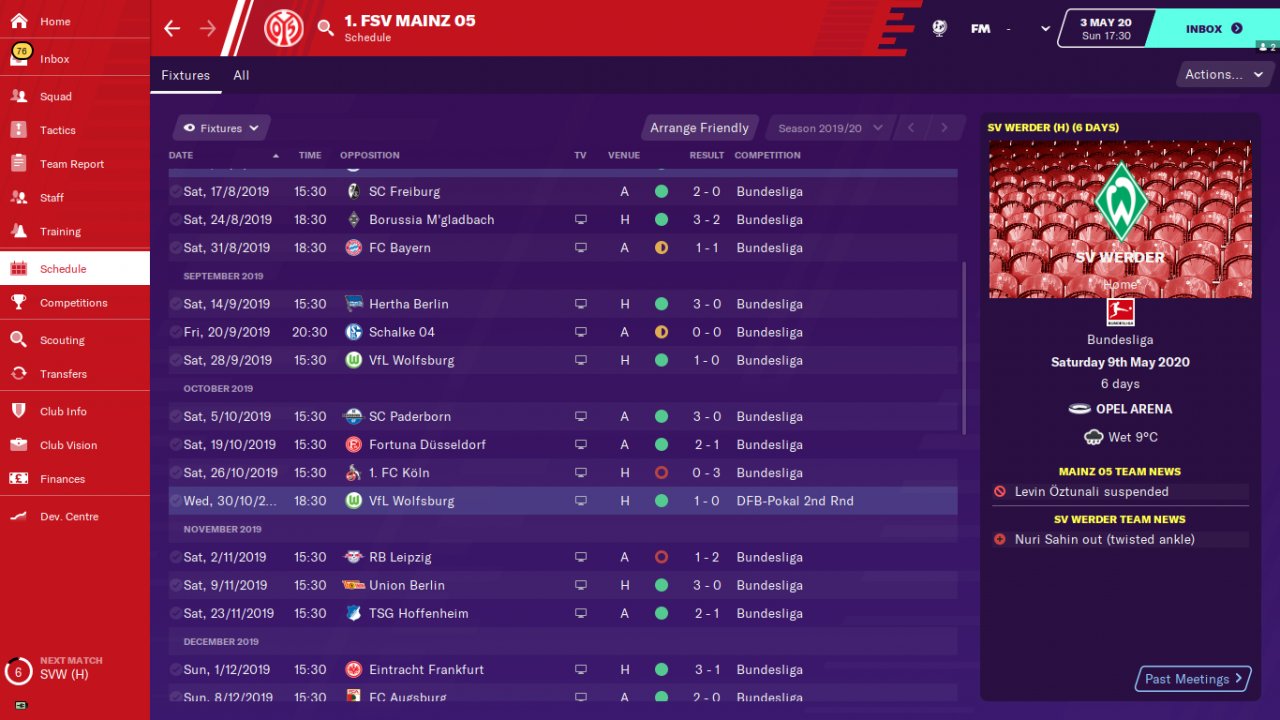This screenshot has height=720, width=1280.
Task: Open the Tactics menu
Action: (x=57, y=130)
